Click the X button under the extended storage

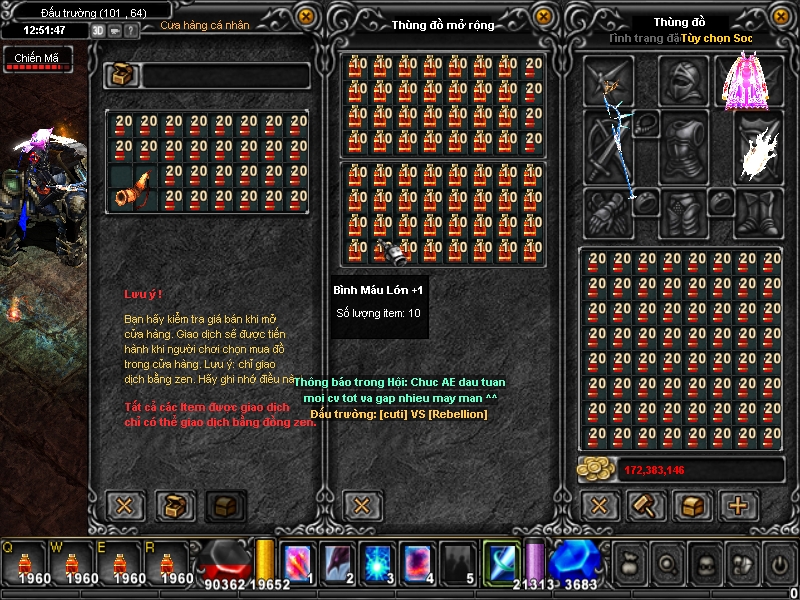tap(362, 506)
